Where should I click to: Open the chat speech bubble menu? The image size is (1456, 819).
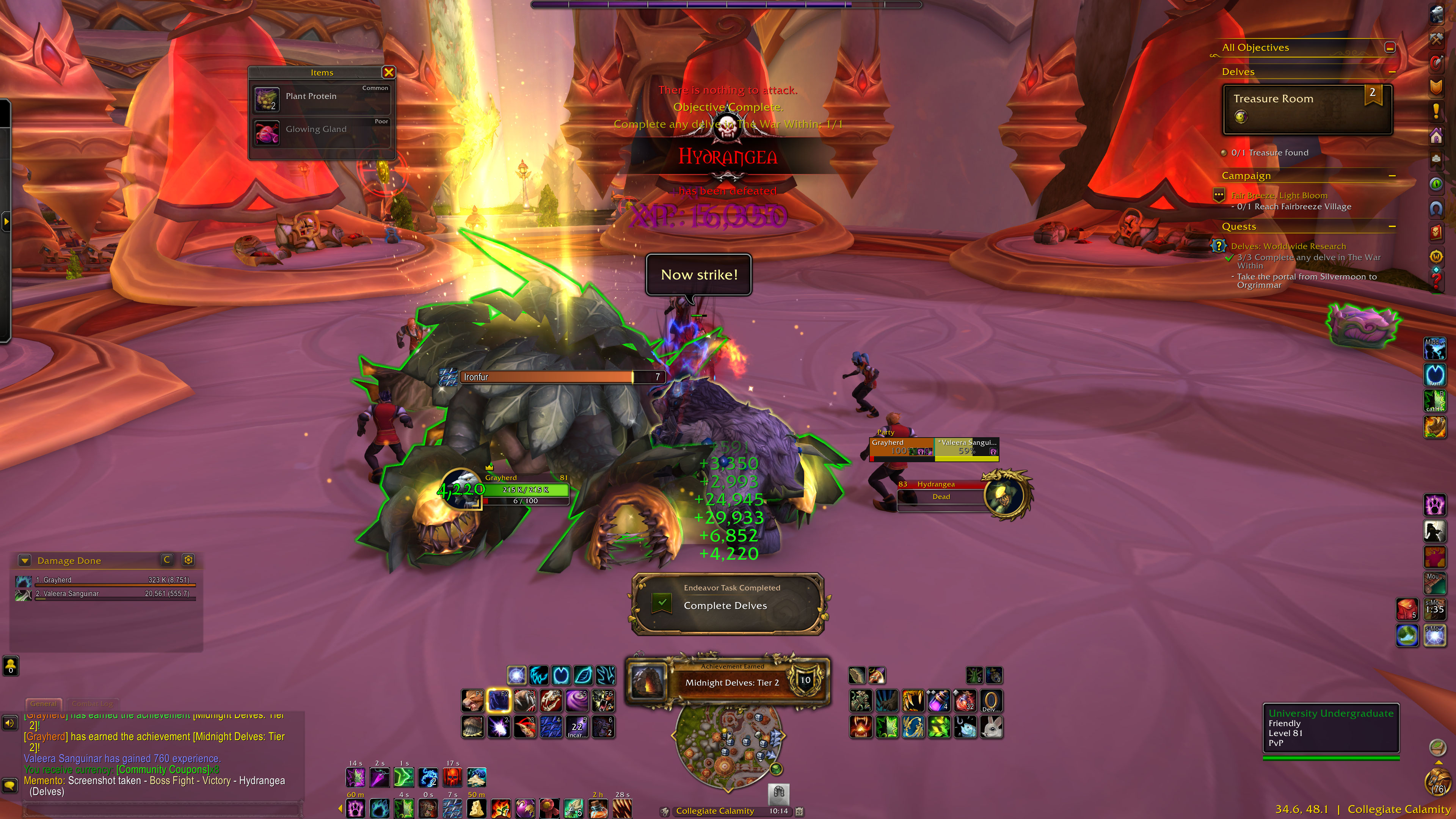(9, 785)
